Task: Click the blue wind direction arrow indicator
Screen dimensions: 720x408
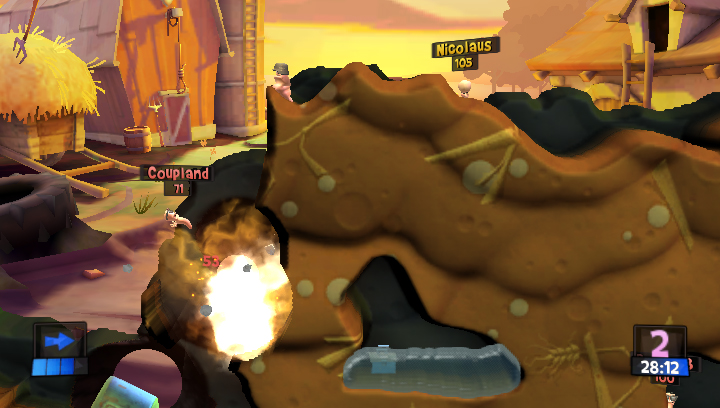Action: click(x=59, y=341)
